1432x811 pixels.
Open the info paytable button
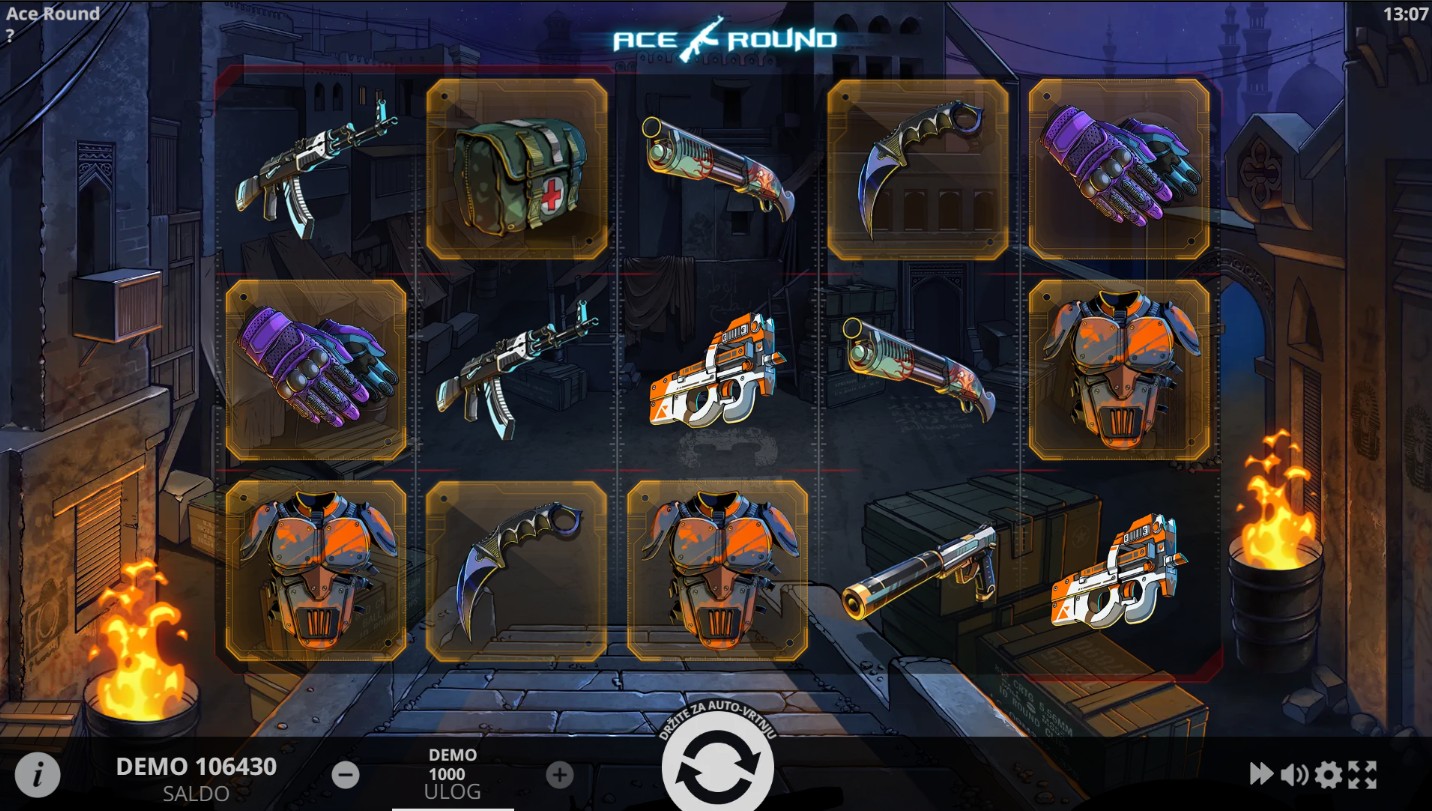[37, 774]
